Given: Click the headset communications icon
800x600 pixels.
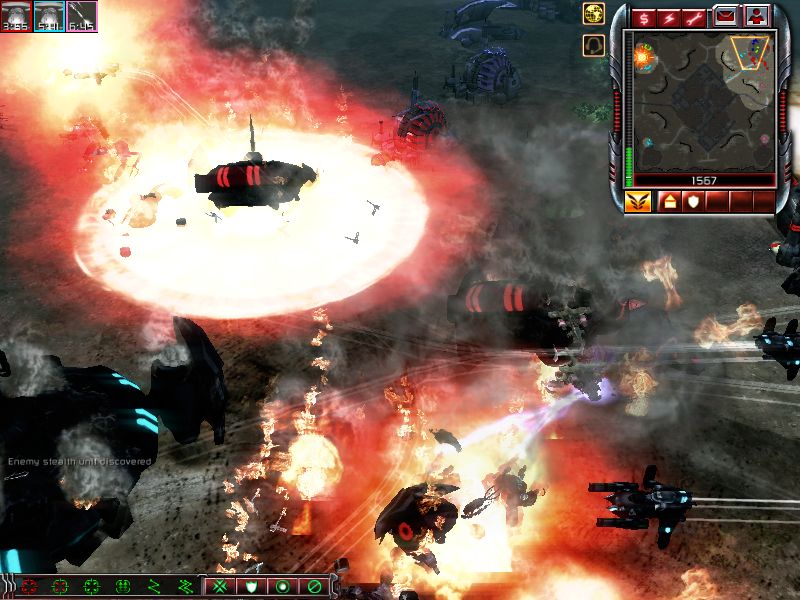Looking at the screenshot, I should click(x=594, y=46).
